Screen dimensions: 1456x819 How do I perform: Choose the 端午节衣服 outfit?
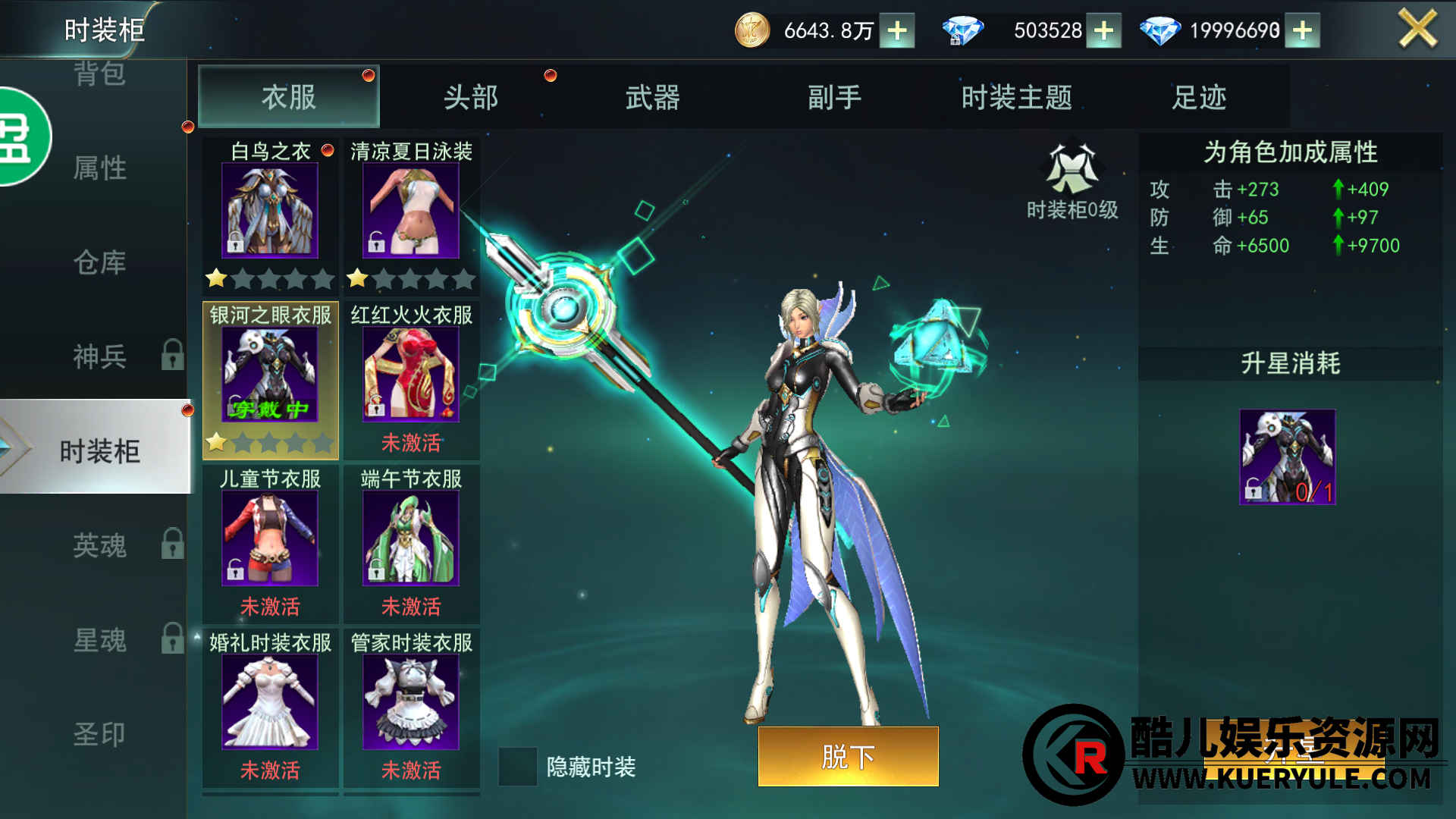pyautogui.click(x=411, y=538)
